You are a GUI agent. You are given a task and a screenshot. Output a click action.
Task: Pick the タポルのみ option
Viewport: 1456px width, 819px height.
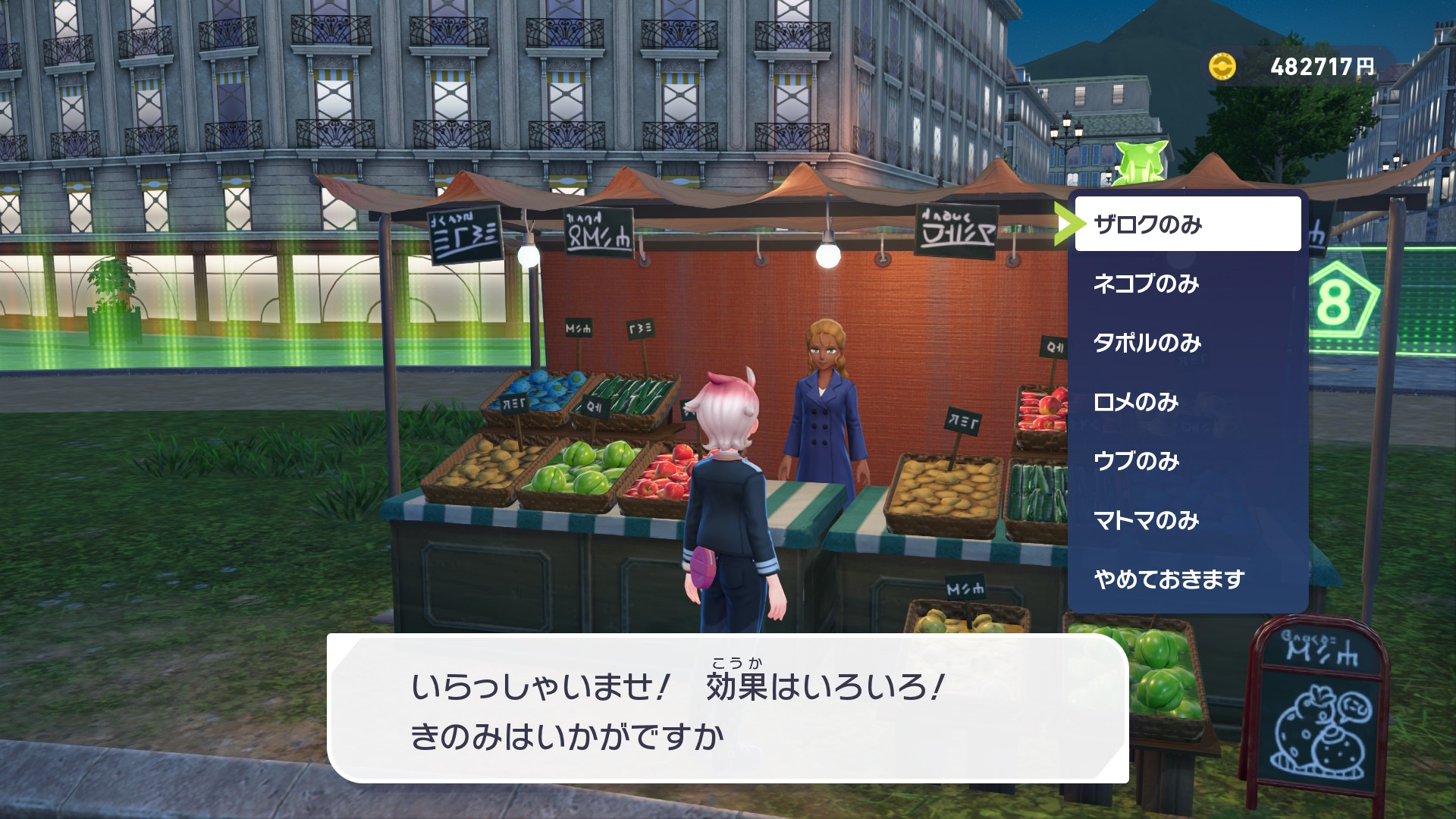click(x=1187, y=343)
